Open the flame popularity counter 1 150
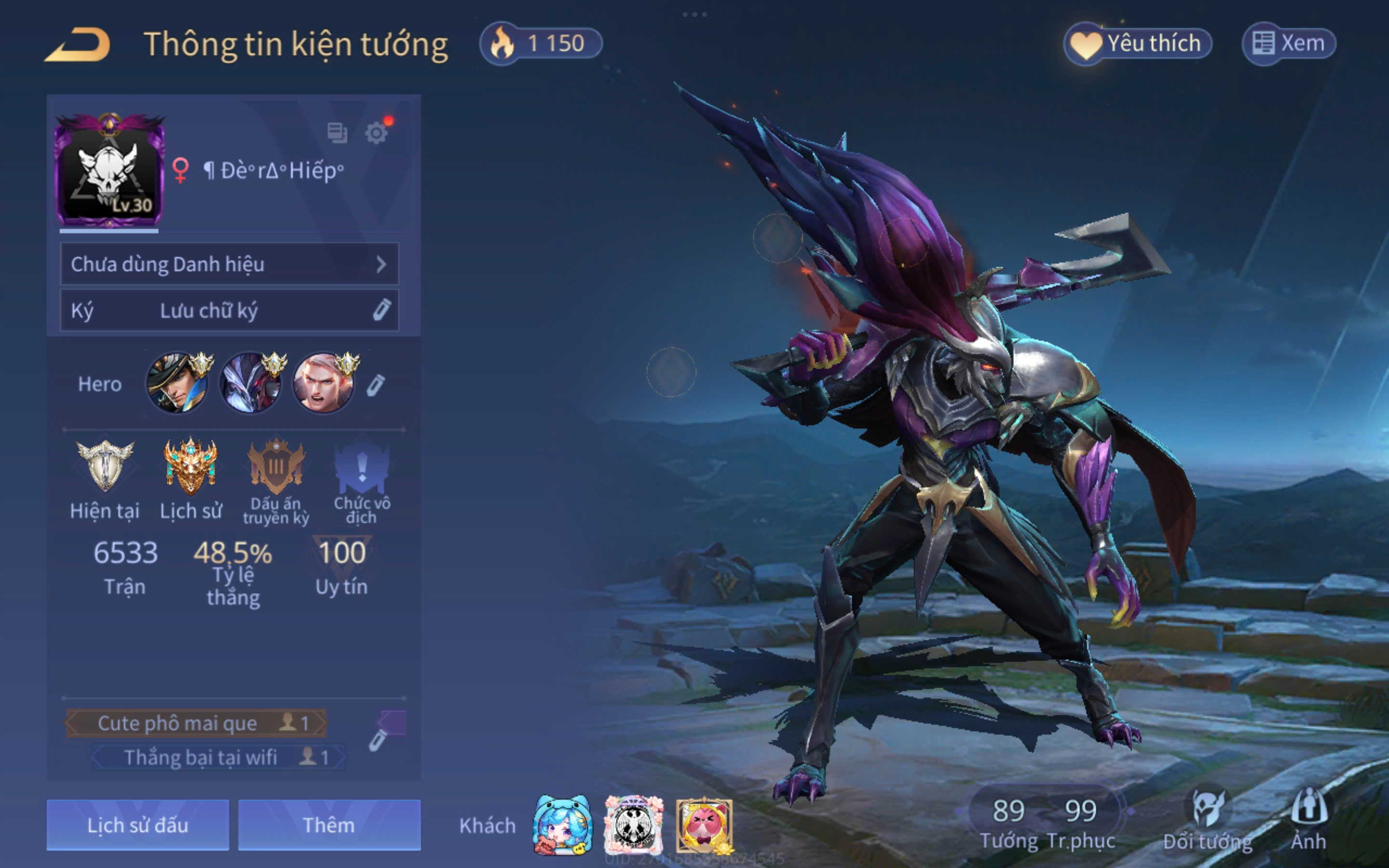The image size is (1389, 868). pos(541,43)
